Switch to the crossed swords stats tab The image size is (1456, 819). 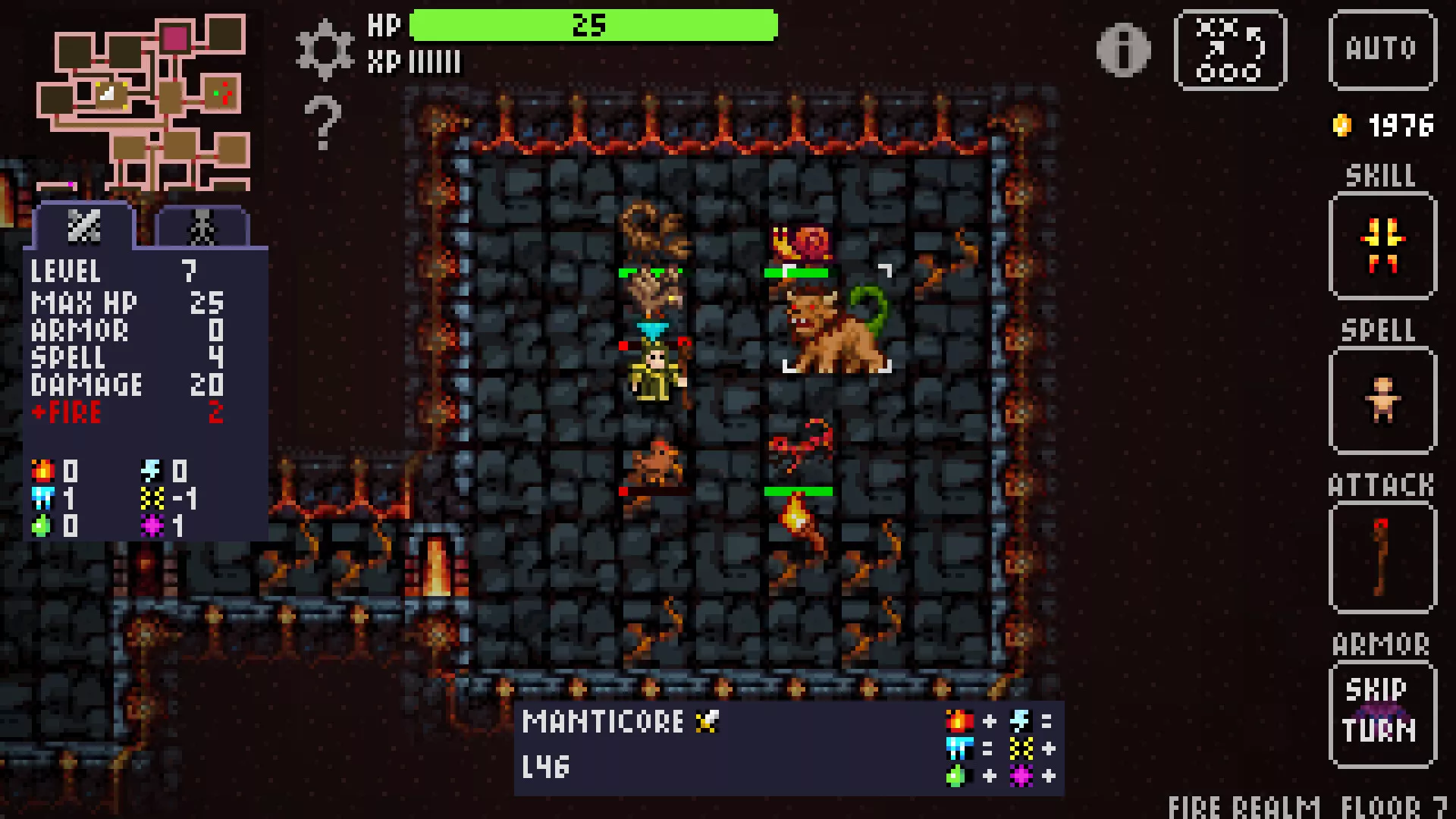tap(83, 226)
